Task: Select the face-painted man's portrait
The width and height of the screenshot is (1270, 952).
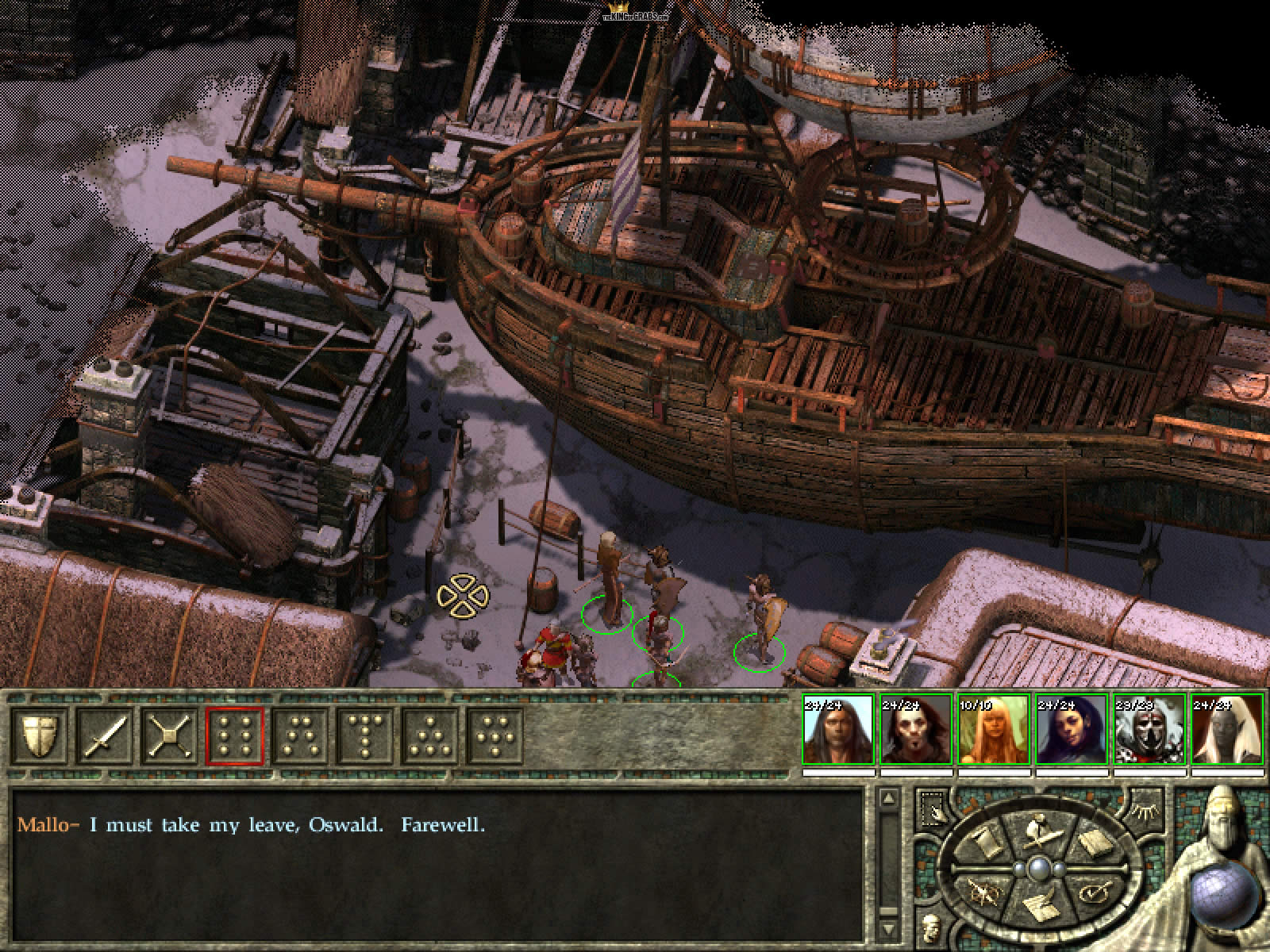Action: click(915, 730)
